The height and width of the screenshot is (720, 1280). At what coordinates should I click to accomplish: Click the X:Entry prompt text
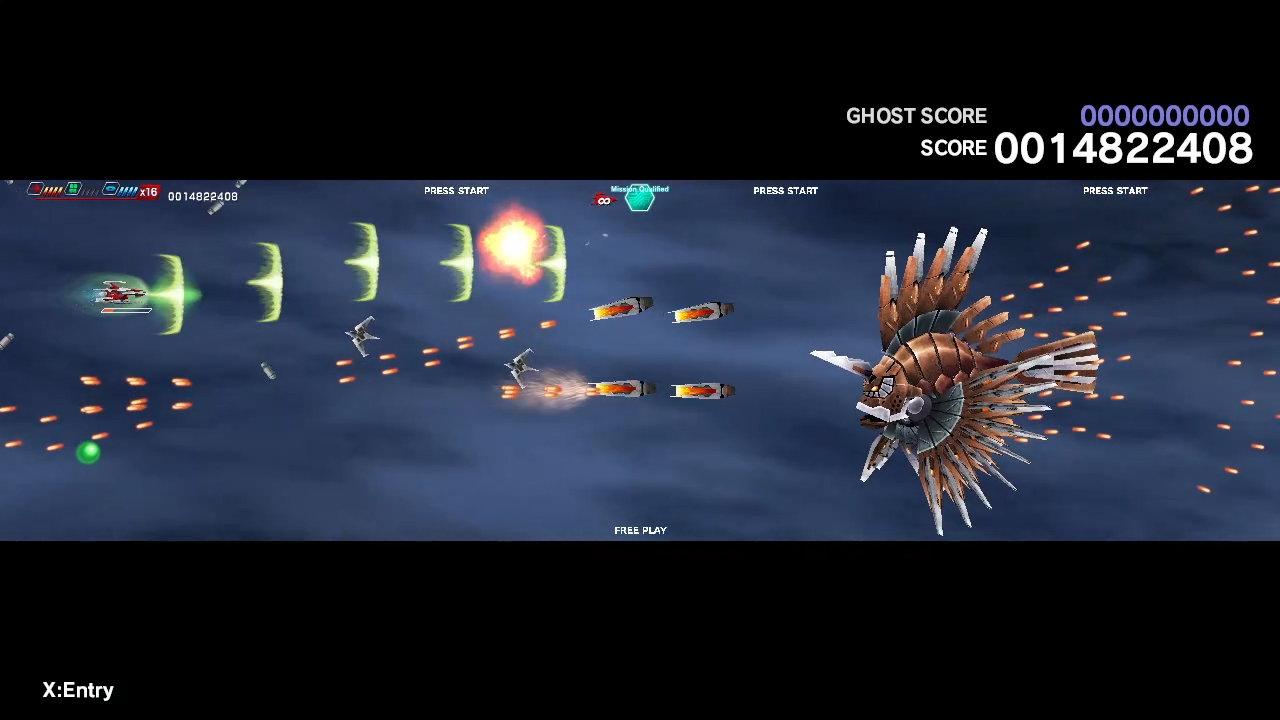click(78, 690)
